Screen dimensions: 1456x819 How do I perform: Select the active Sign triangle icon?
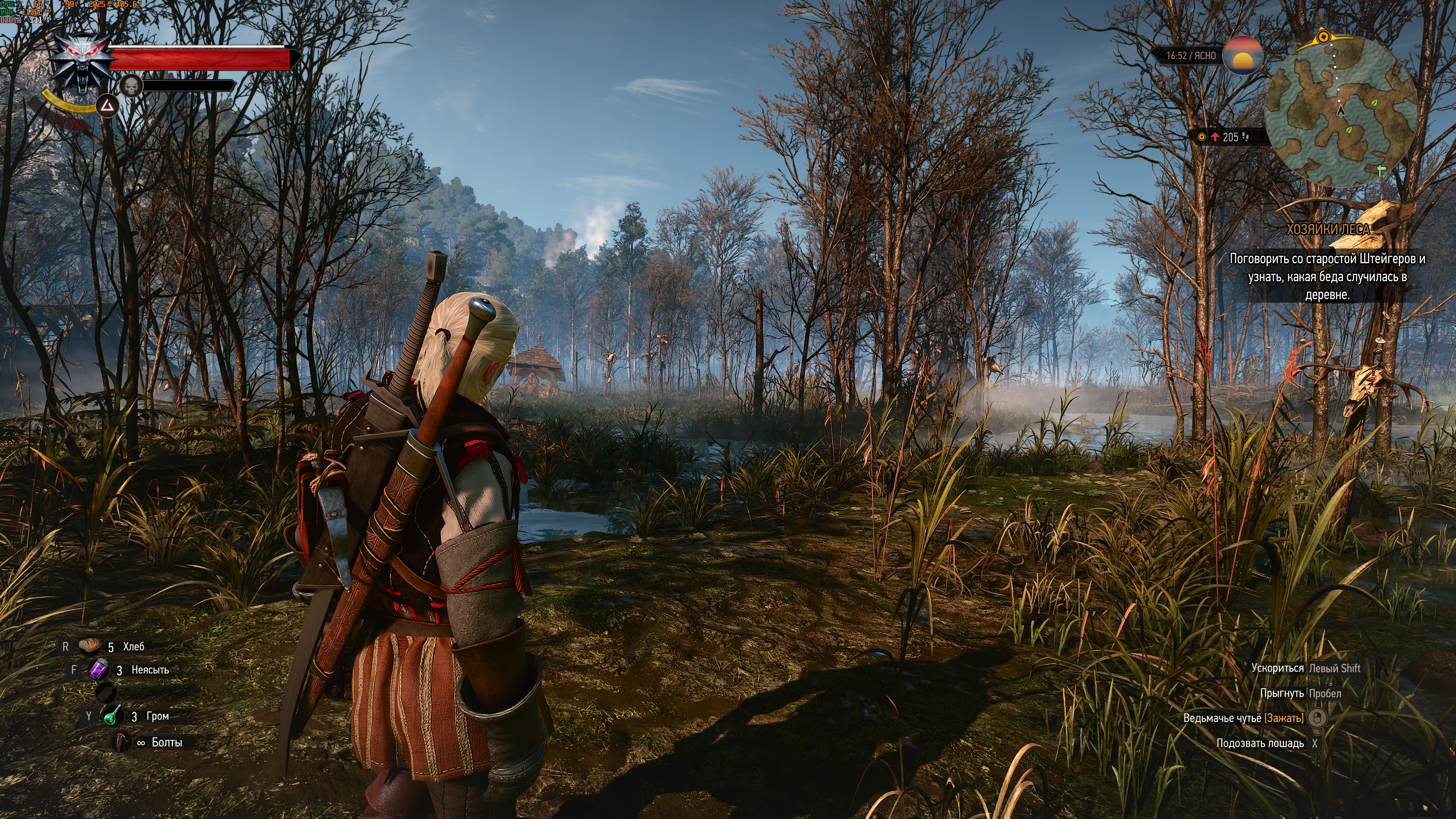pyautogui.click(x=107, y=106)
